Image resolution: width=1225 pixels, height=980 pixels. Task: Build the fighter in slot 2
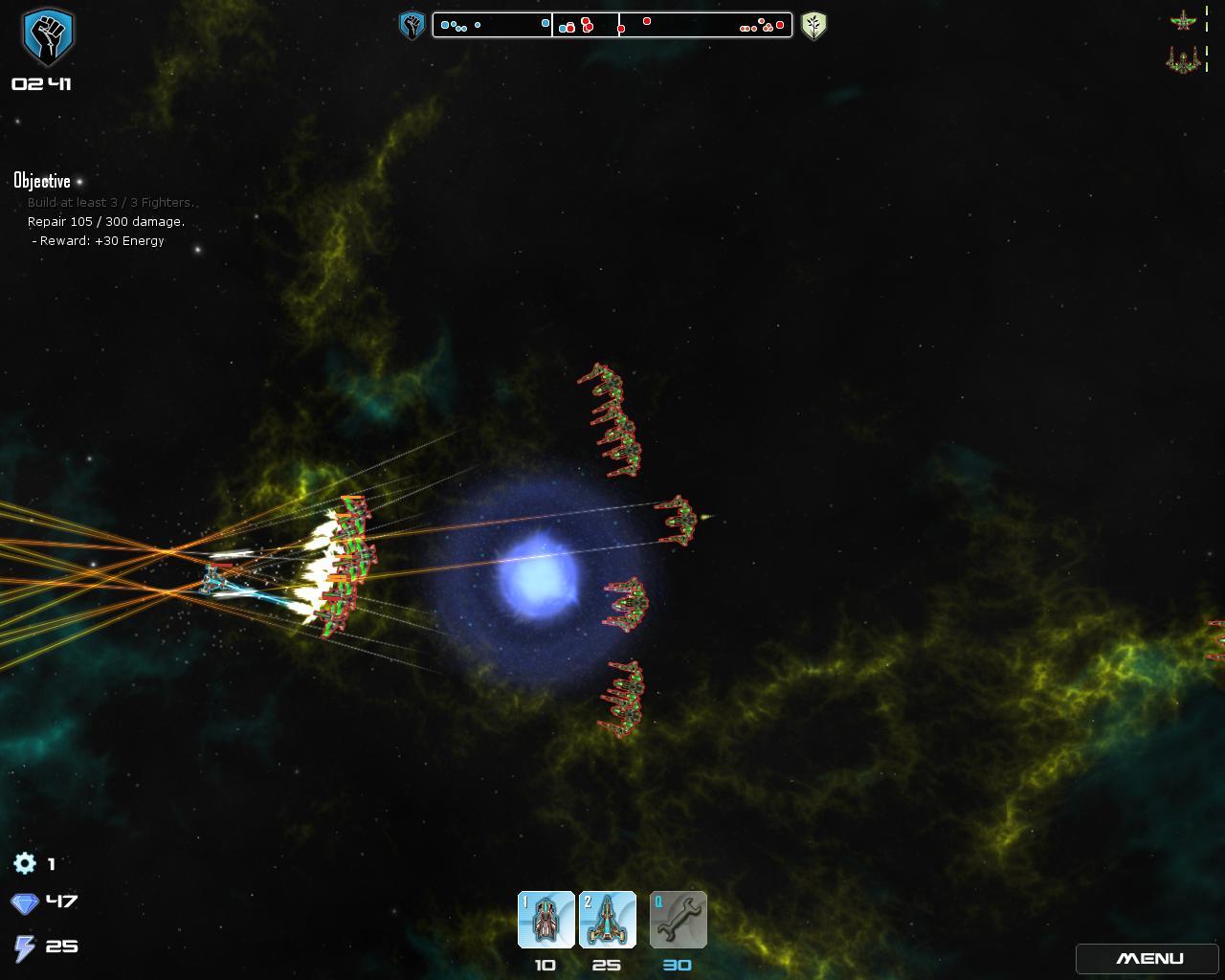[x=608, y=920]
